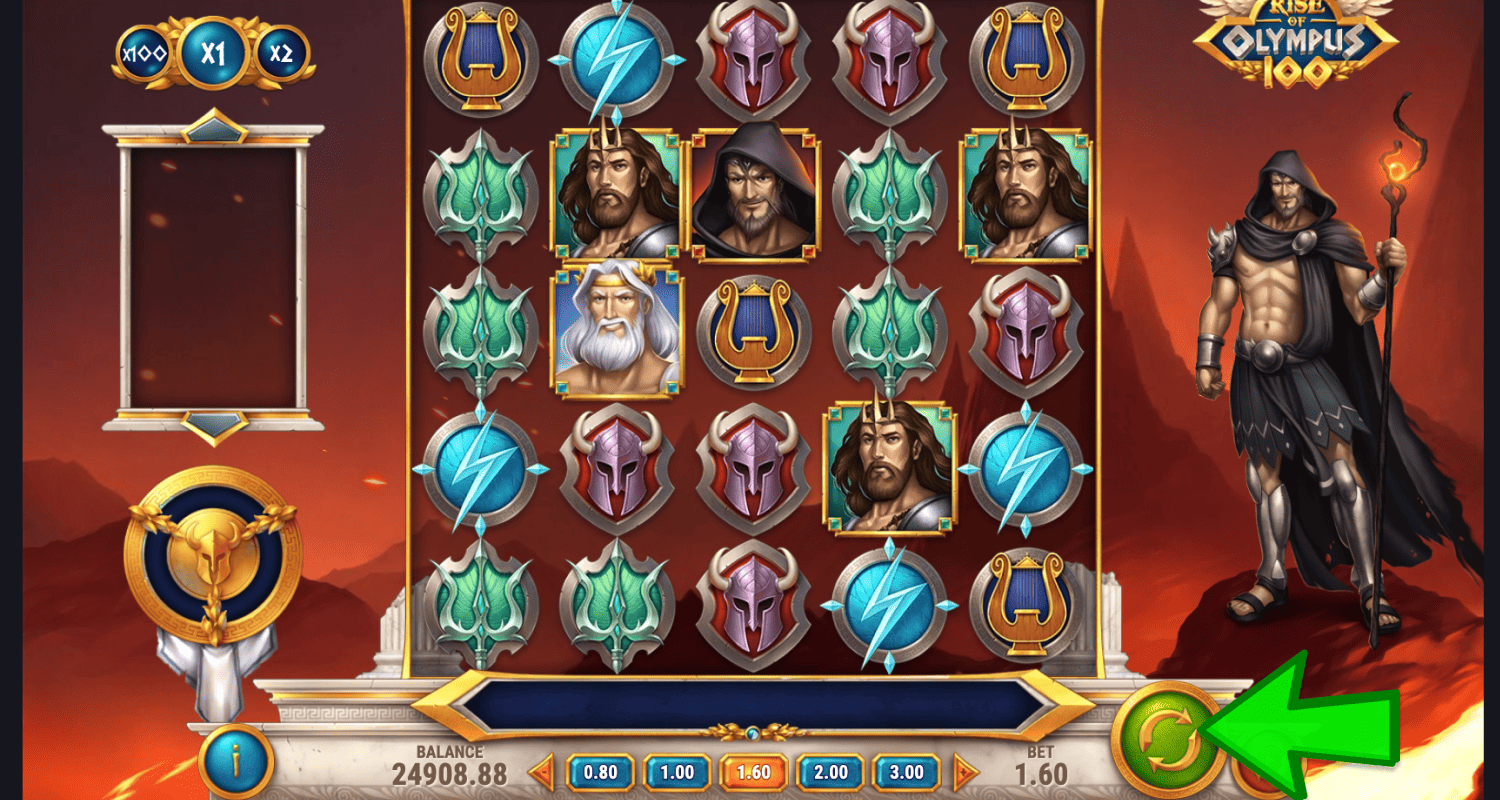1500x800 pixels.
Task: Click the left arrow for lower bets
Action: 542,772
